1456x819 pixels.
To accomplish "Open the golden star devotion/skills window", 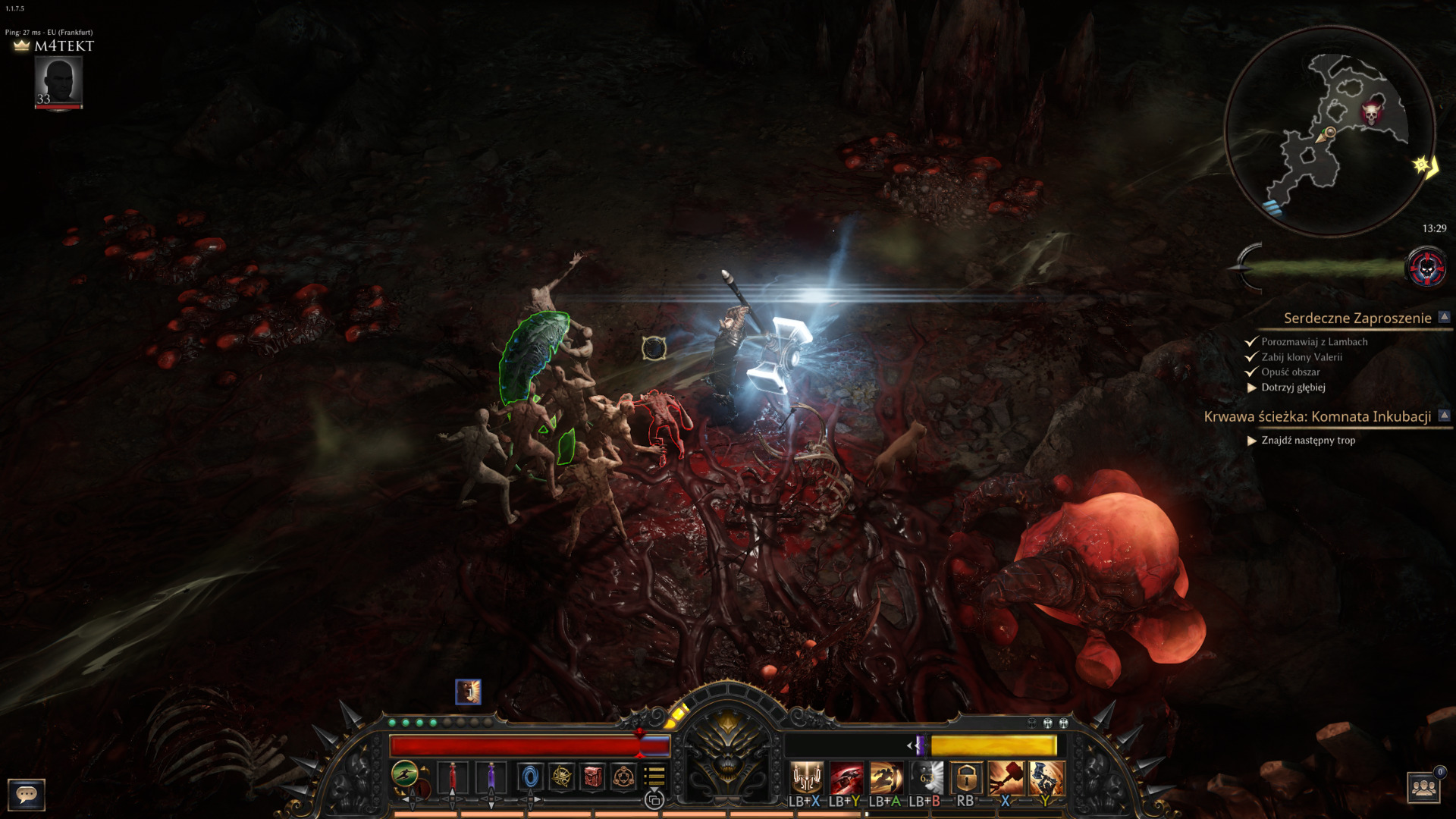I will [x=562, y=777].
